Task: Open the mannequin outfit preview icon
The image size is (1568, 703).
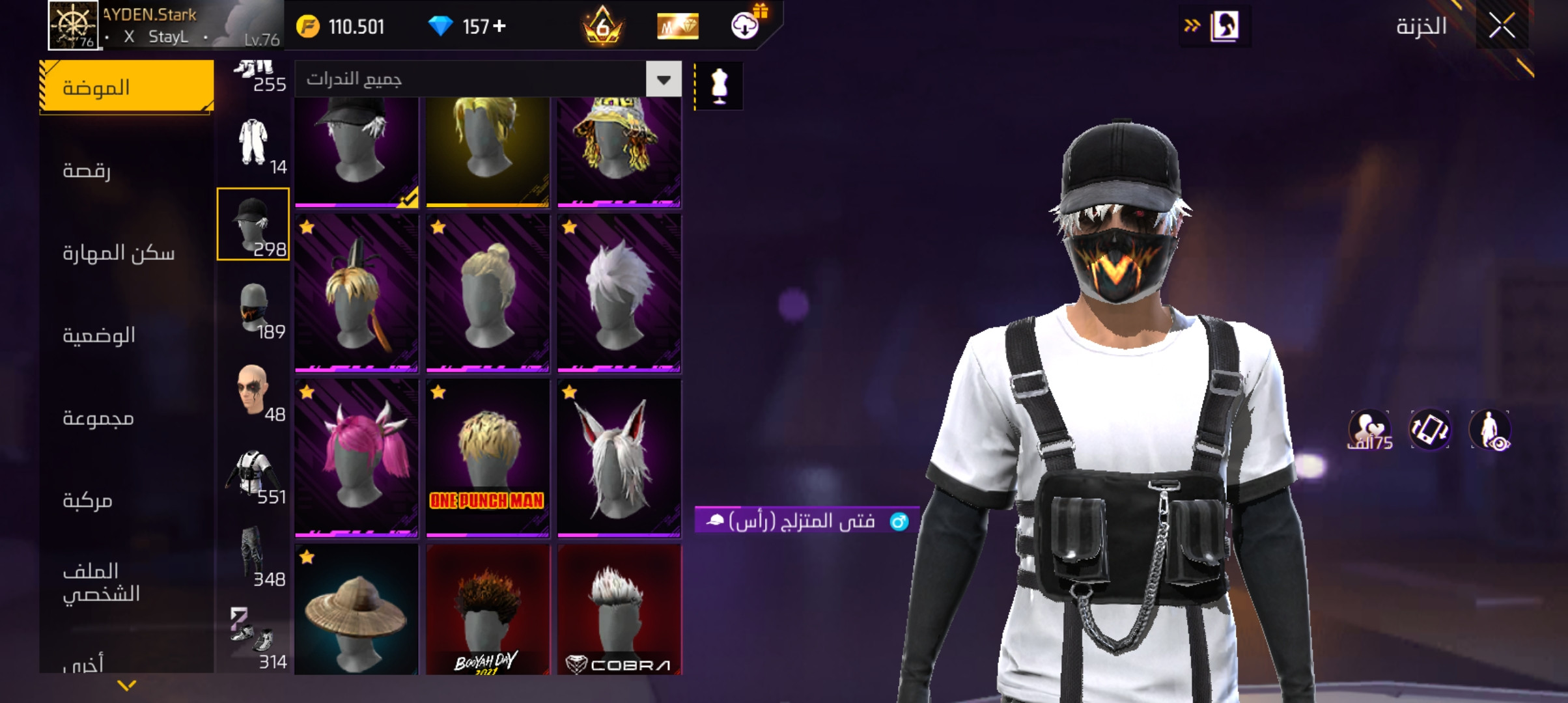Action: 719,85
